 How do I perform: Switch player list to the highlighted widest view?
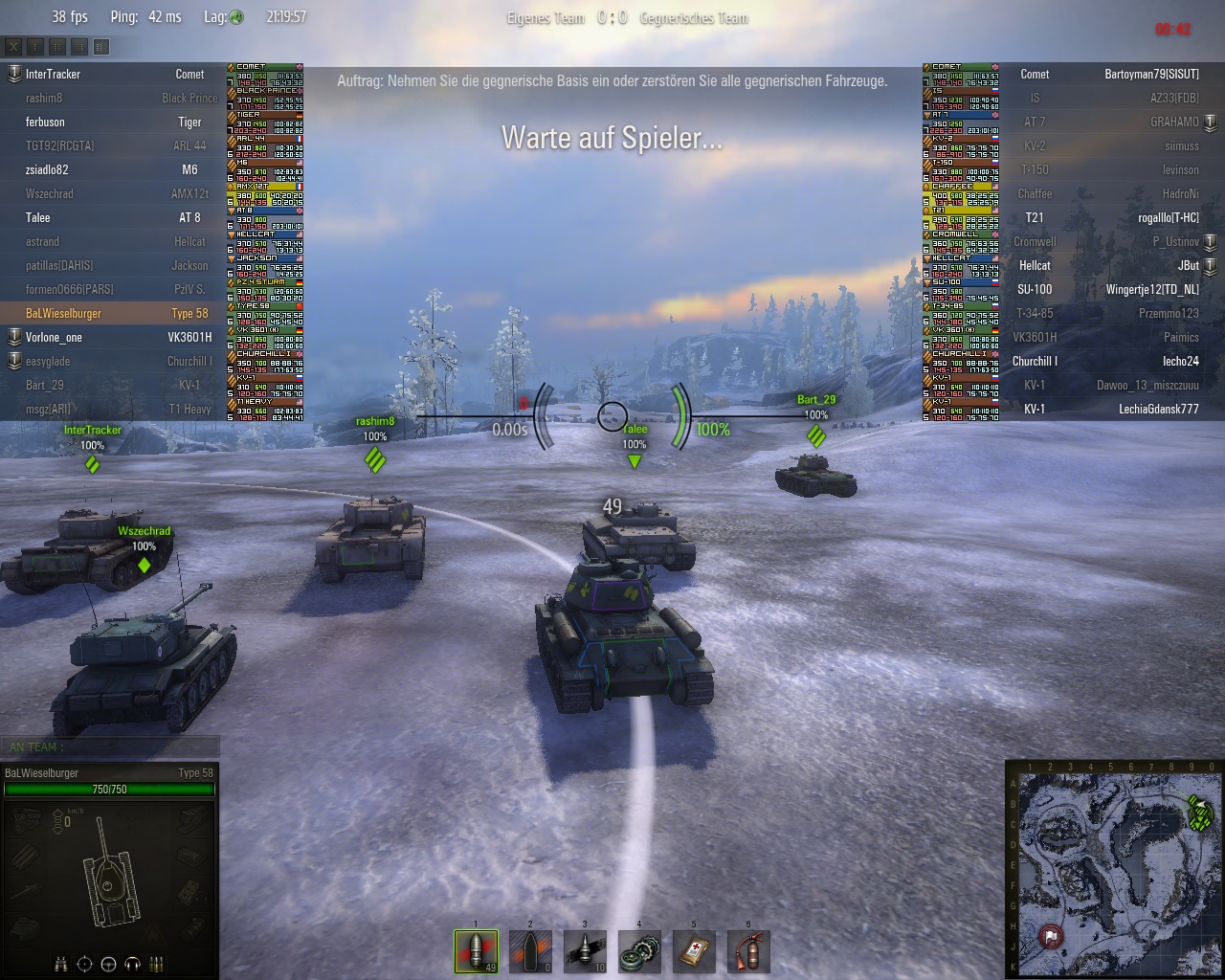101,46
